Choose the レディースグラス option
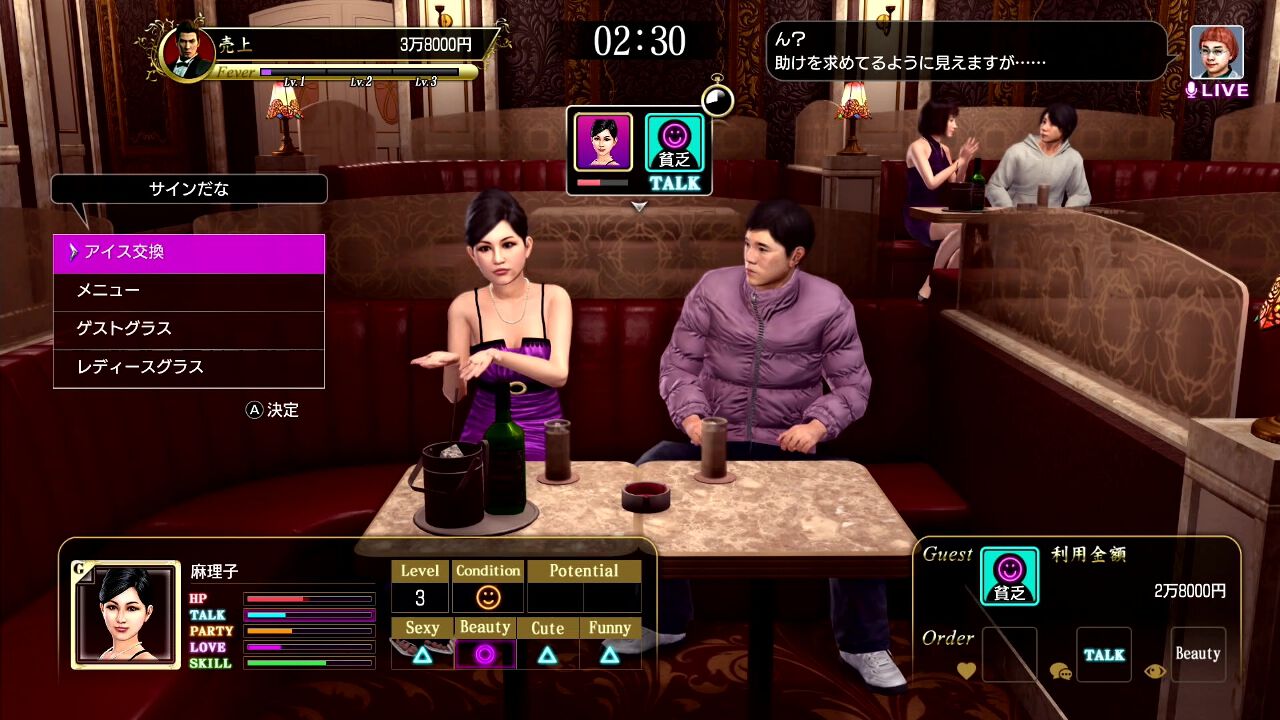 point(188,367)
